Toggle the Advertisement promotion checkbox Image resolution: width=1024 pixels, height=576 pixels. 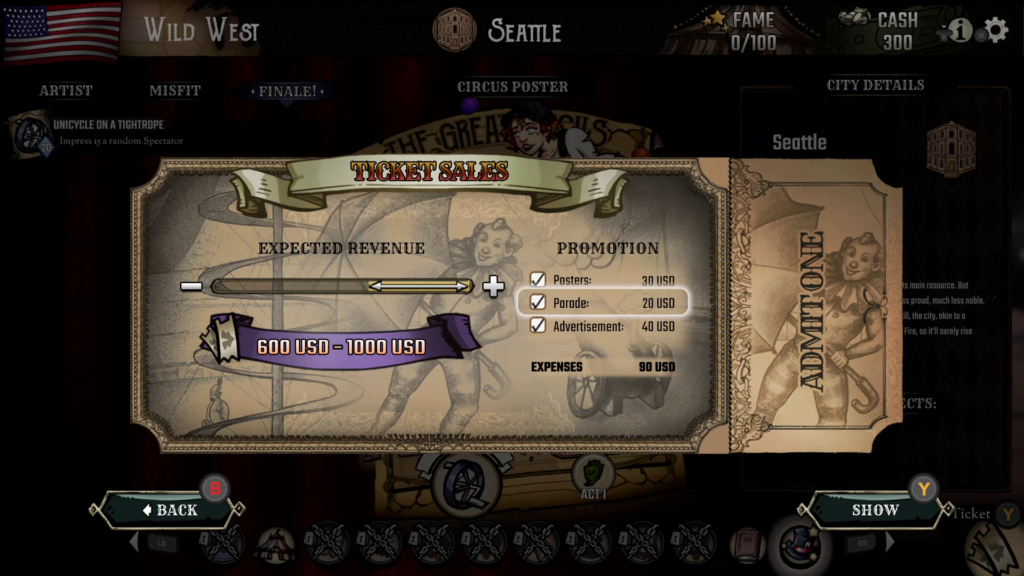[x=538, y=326]
